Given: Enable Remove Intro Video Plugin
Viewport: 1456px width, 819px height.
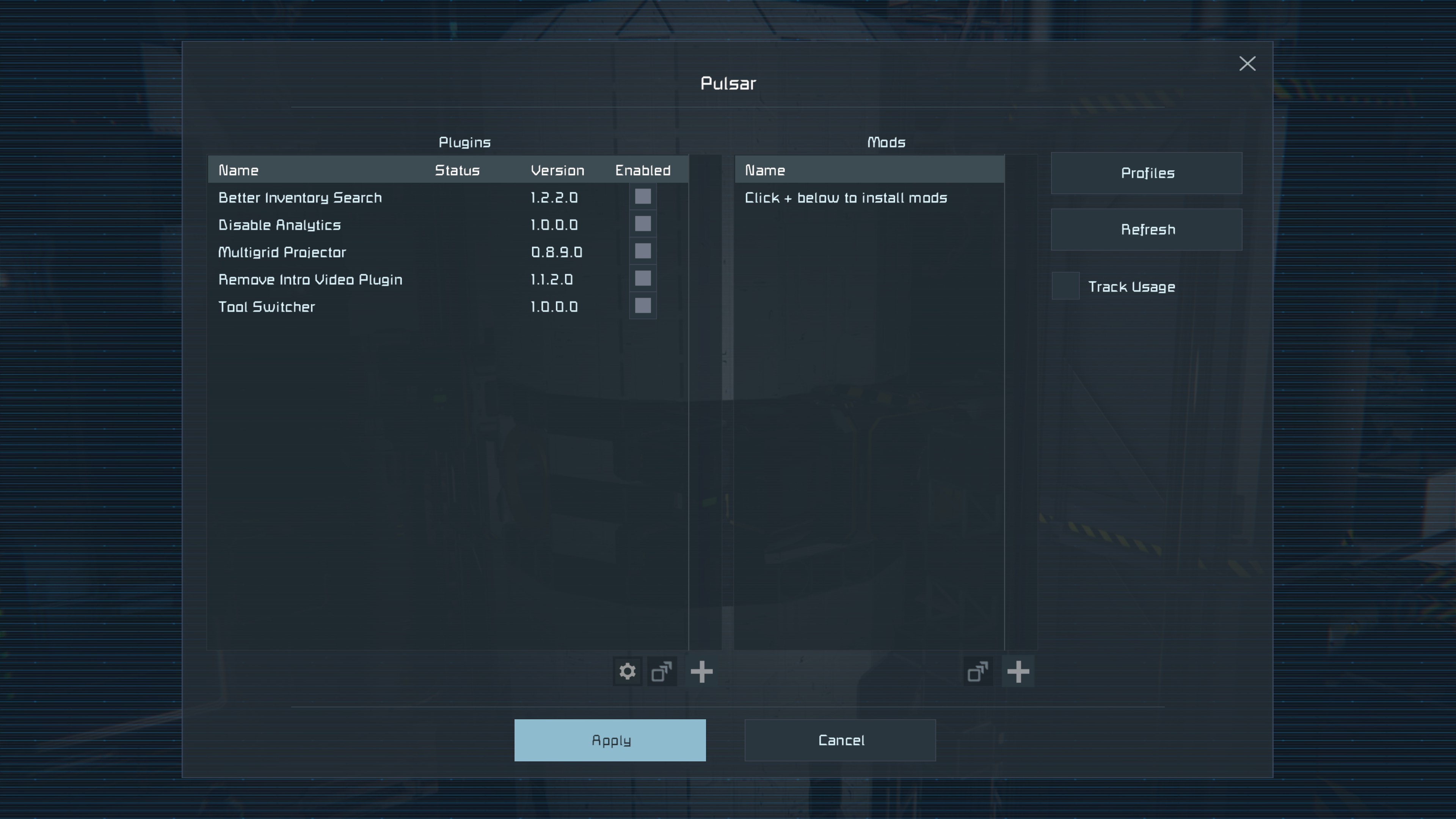Looking at the screenshot, I should pyautogui.click(x=643, y=279).
